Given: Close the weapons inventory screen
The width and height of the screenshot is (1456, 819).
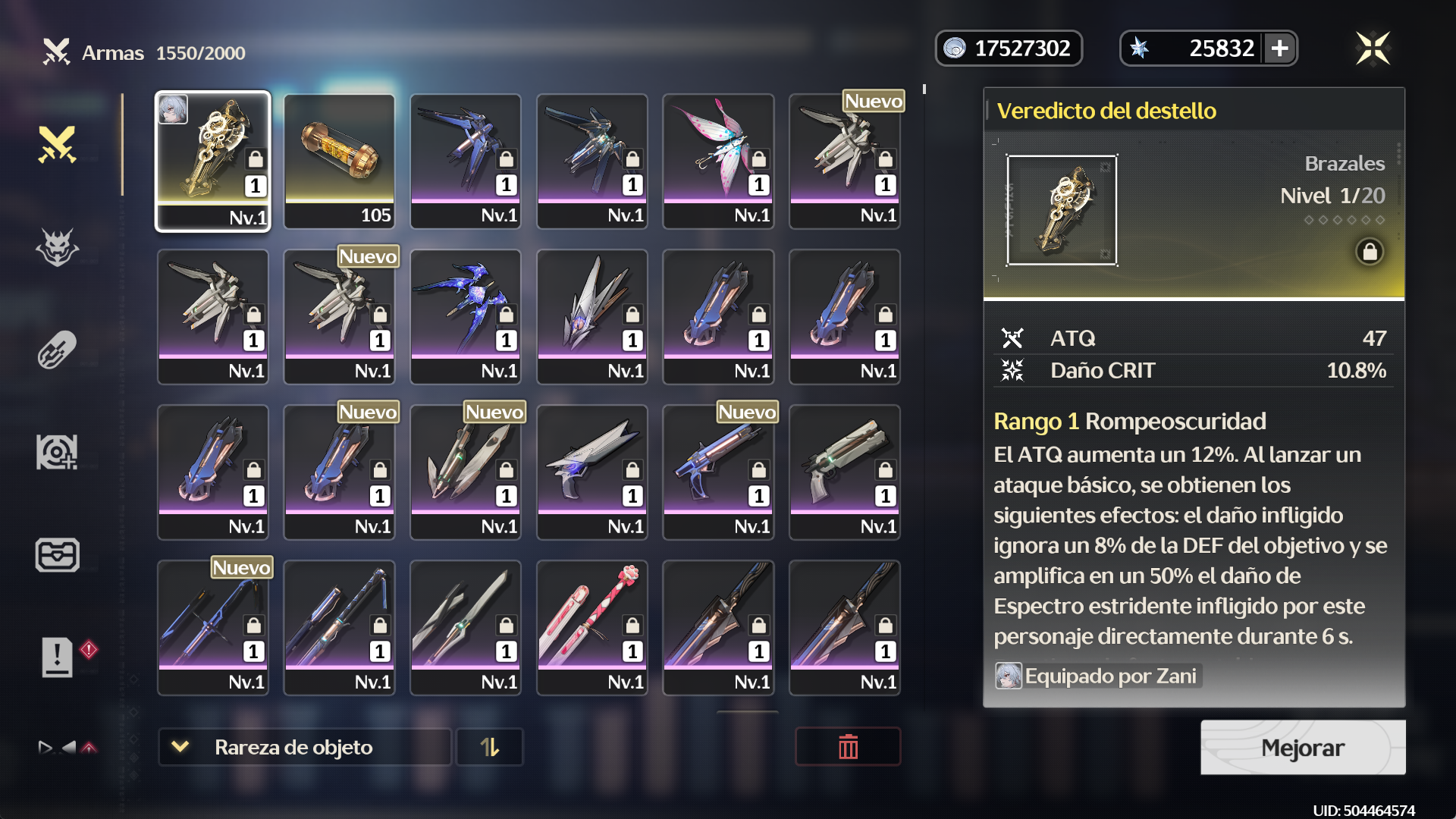Looking at the screenshot, I should tap(1373, 49).
